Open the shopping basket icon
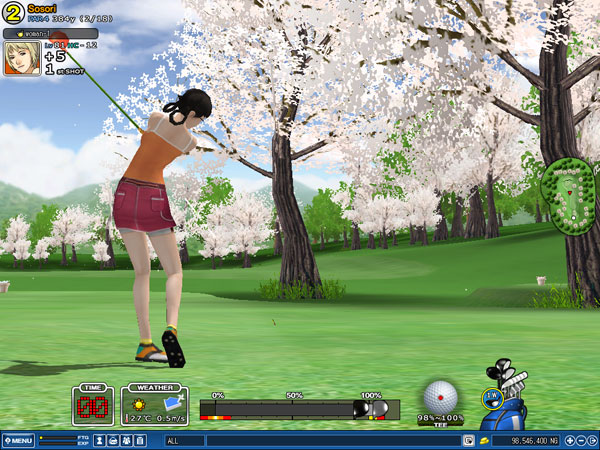This screenshot has height=450, width=600. pyautogui.click(x=113, y=440)
